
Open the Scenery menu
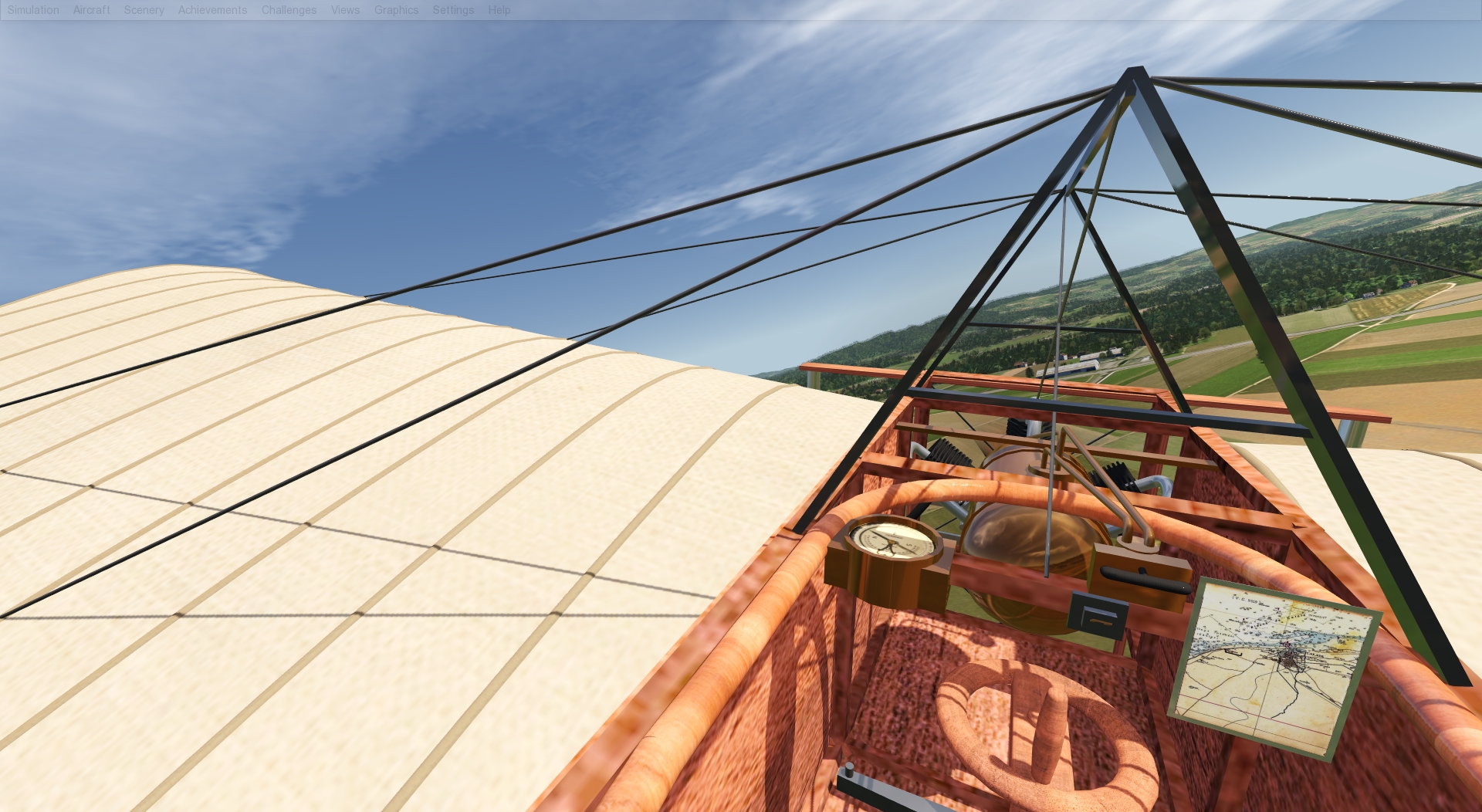(x=144, y=10)
